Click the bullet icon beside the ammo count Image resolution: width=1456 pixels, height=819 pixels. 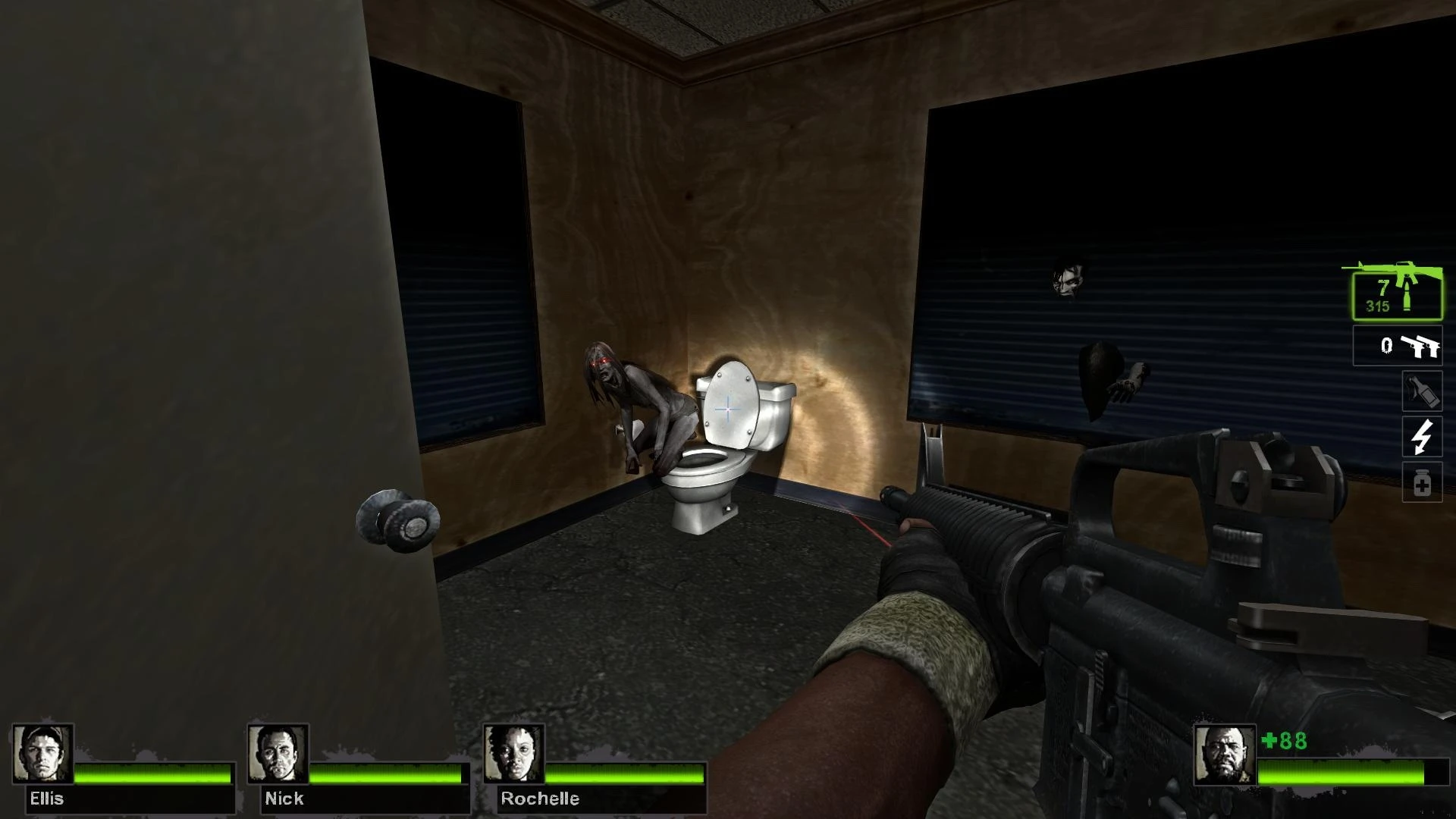tap(1407, 296)
